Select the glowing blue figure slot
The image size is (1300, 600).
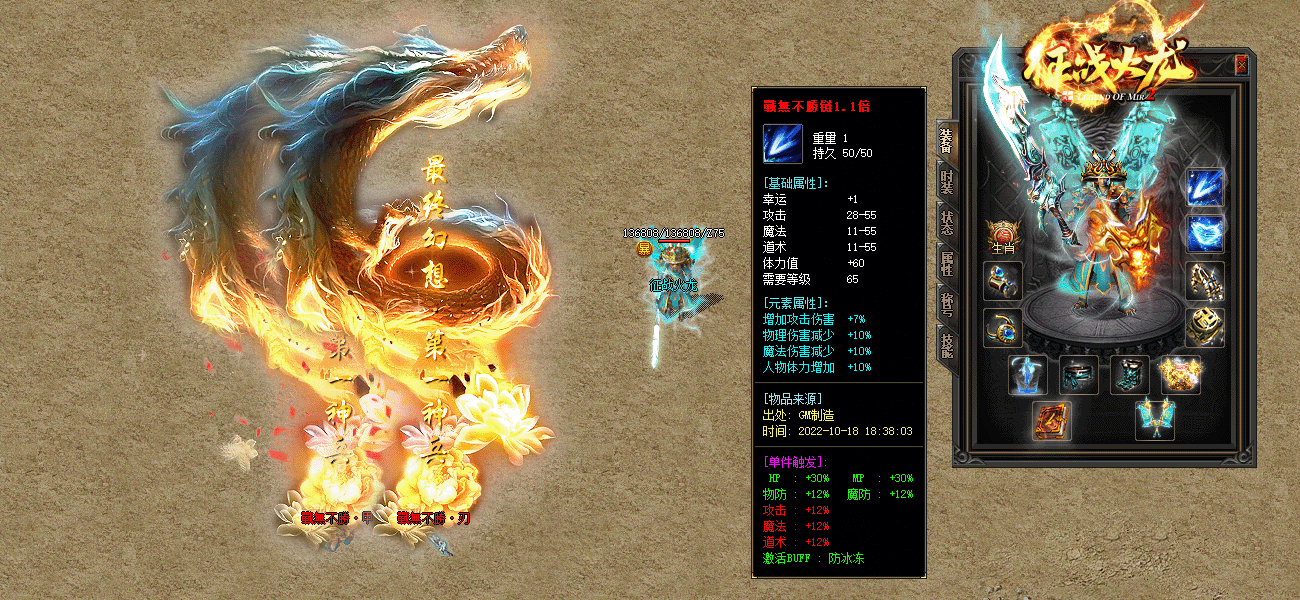point(1028,375)
